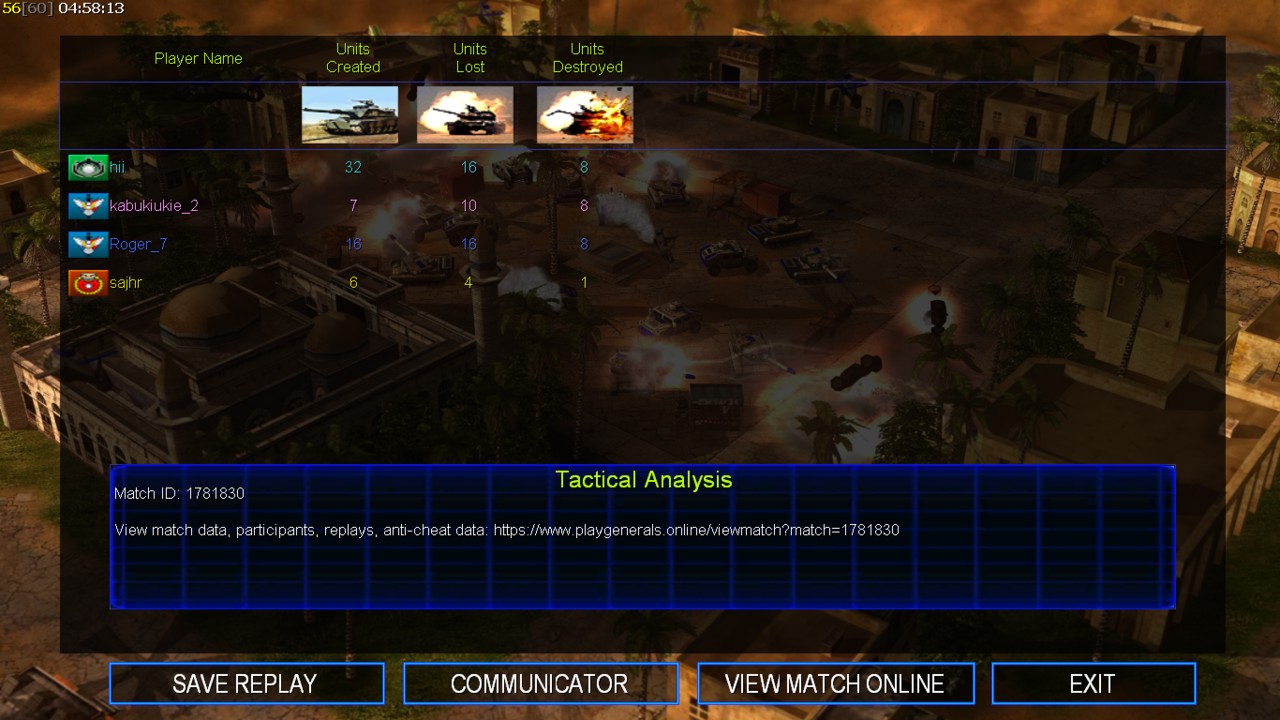Select player row kabukiukie_2
Image resolution: width=1280 pixels, height=720 pixels.
tap(153, 206)
